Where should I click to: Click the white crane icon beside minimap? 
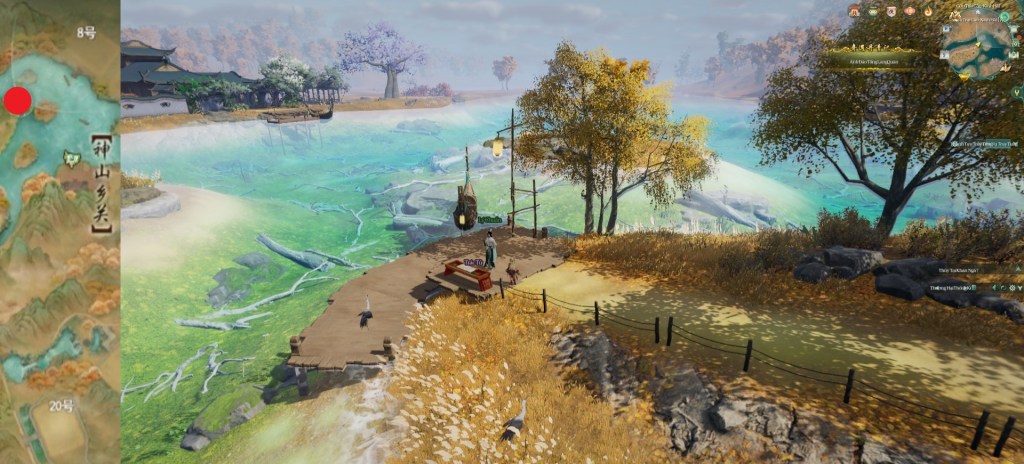click(x=1006, y=68)
